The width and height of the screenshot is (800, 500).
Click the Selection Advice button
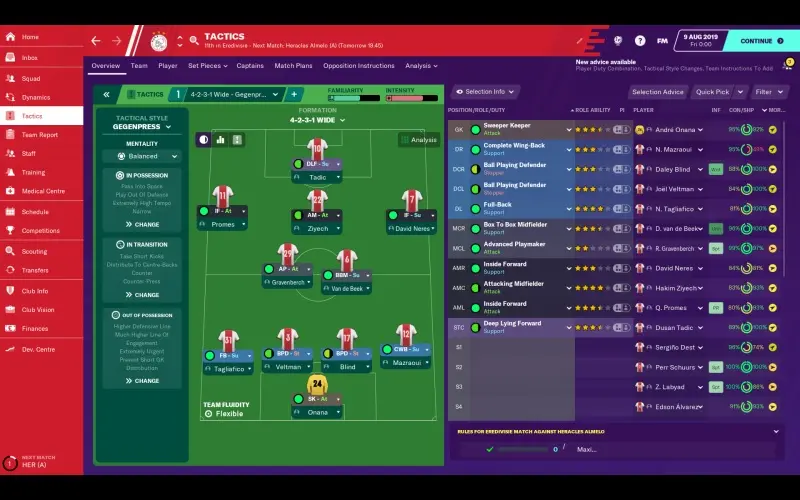657,92
